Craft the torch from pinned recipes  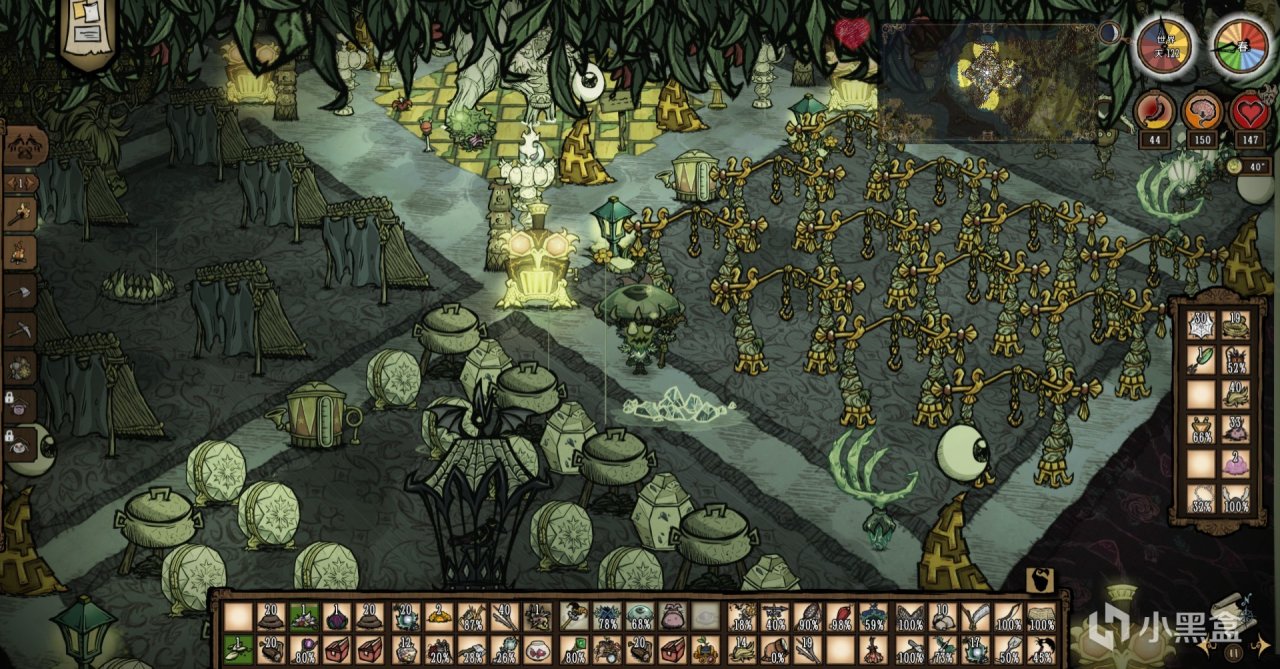tap(21, 213)
